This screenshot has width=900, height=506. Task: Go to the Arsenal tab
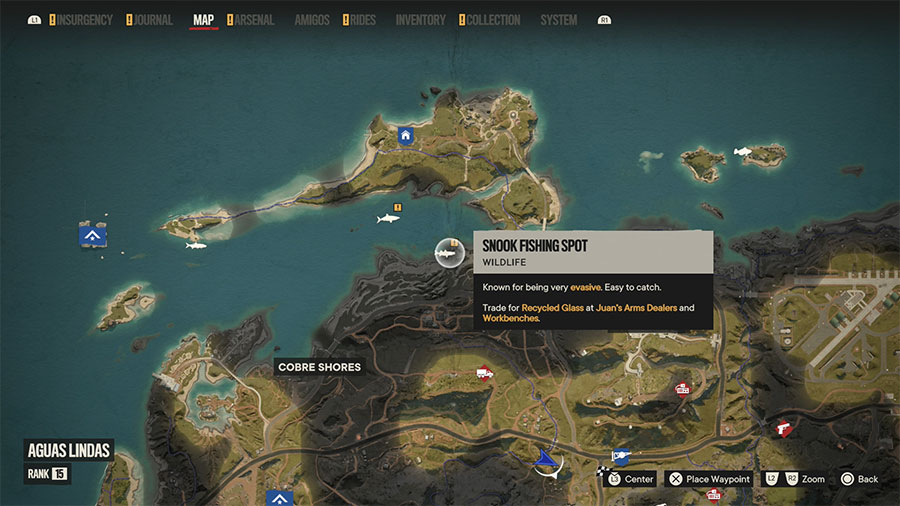254,20
